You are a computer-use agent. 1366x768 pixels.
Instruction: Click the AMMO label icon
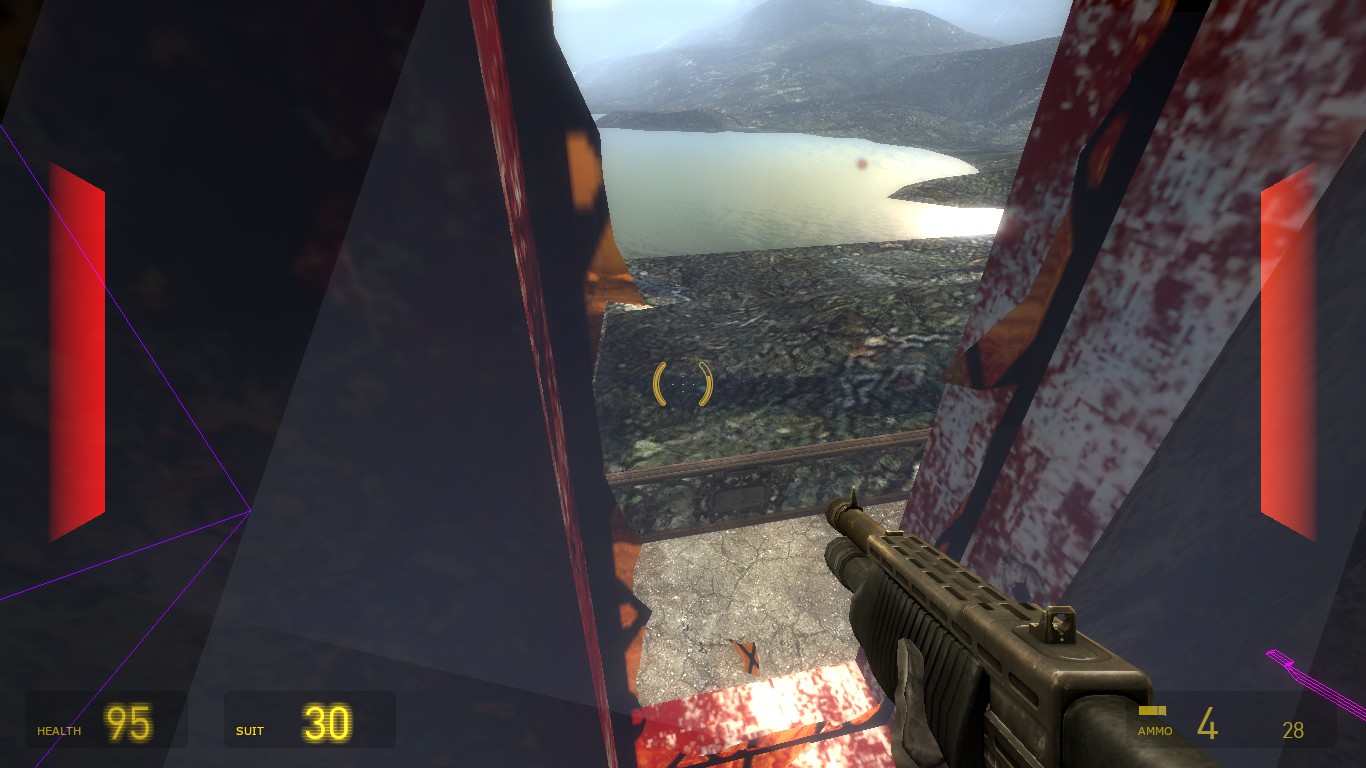click(1155, 731)
